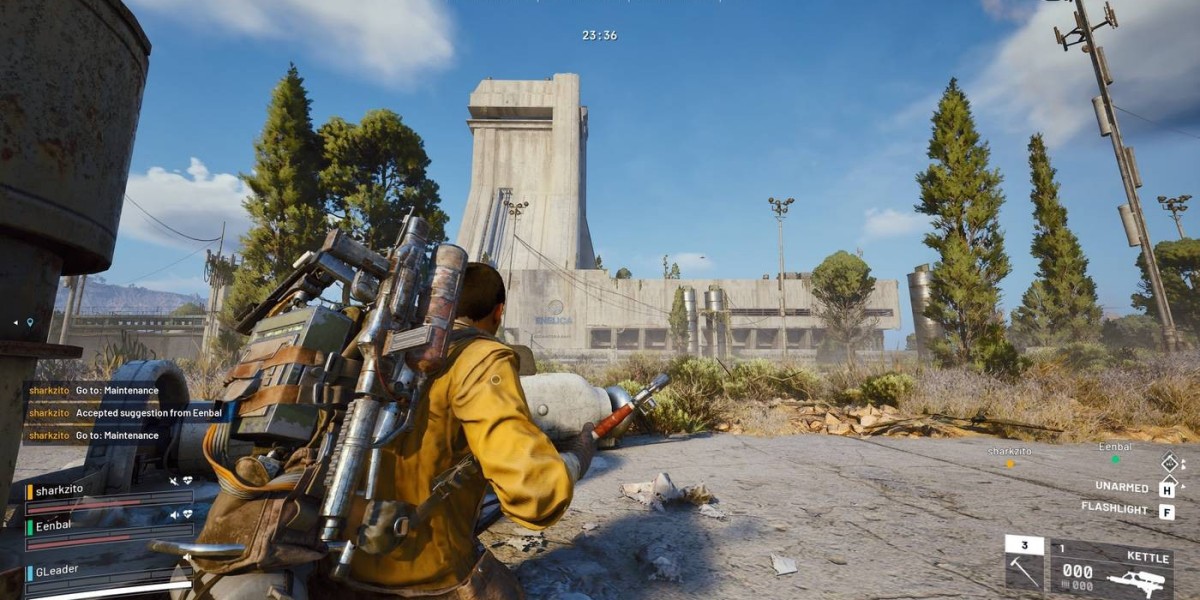Click sharkzito's squad nameplate
1200x600 pixels.
pos(62,491)
